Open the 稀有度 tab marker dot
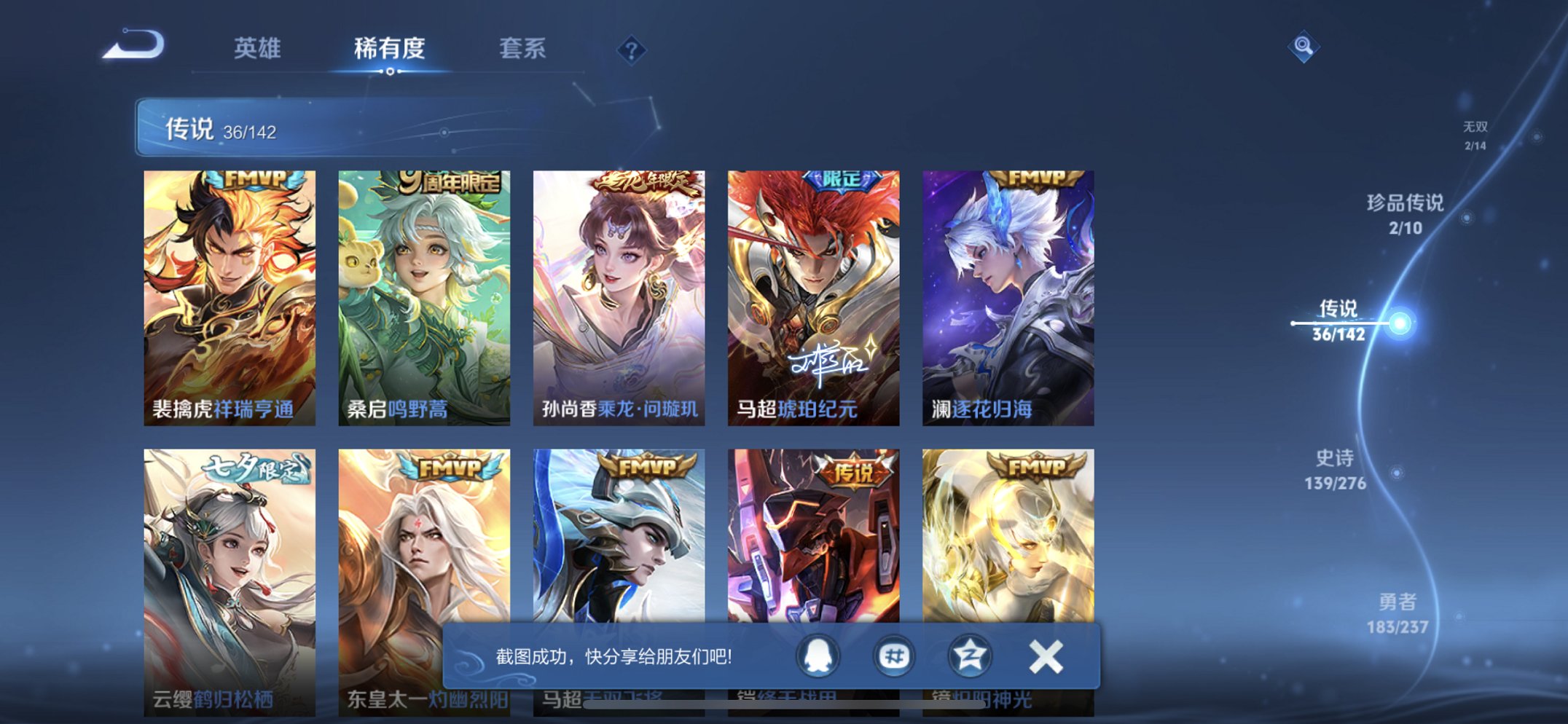1568x724 pixels. (x=390, y=73)
